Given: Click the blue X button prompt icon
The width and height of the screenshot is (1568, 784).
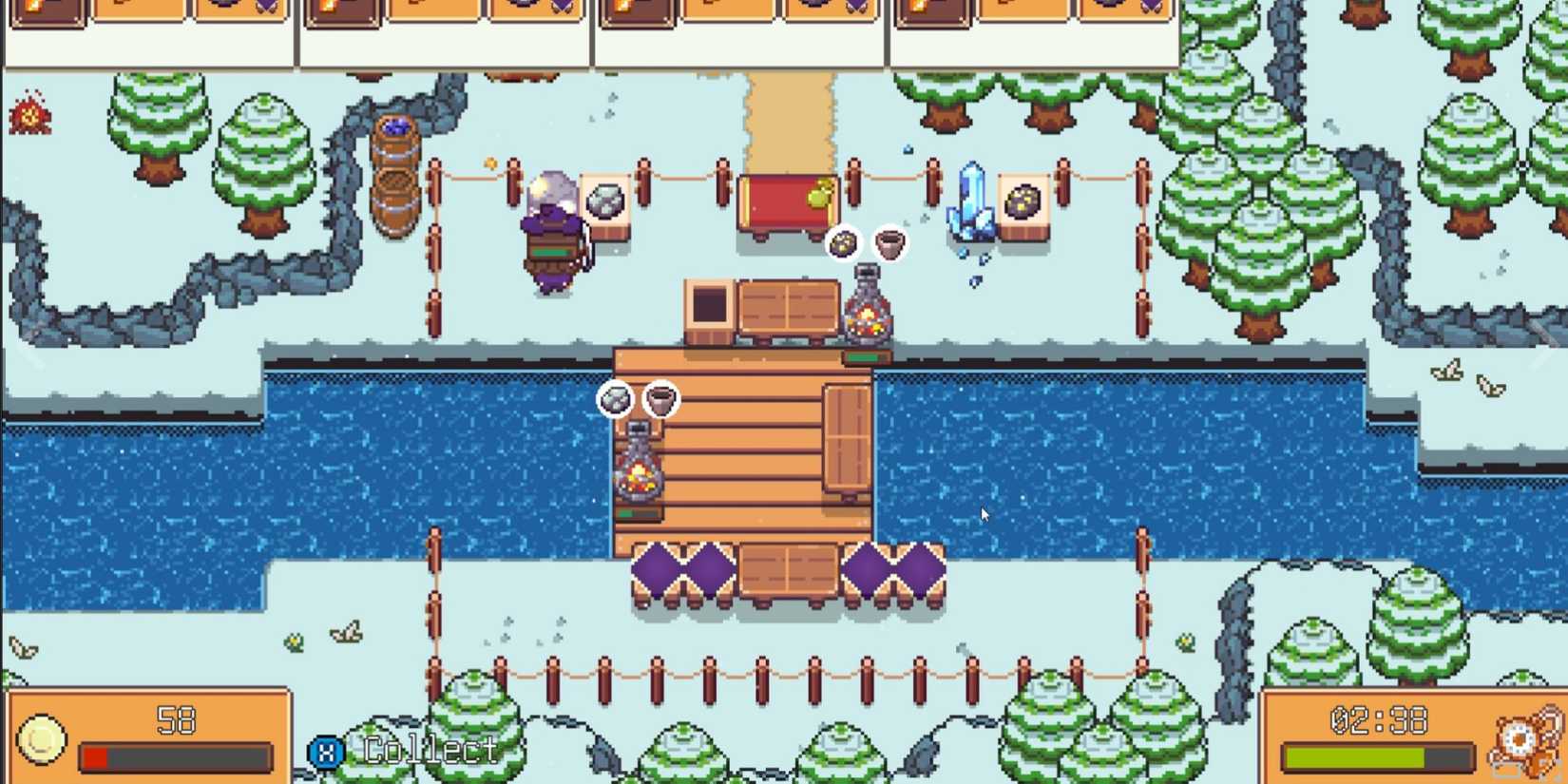Looking at the screenshot, I should [x=326, y=751].
